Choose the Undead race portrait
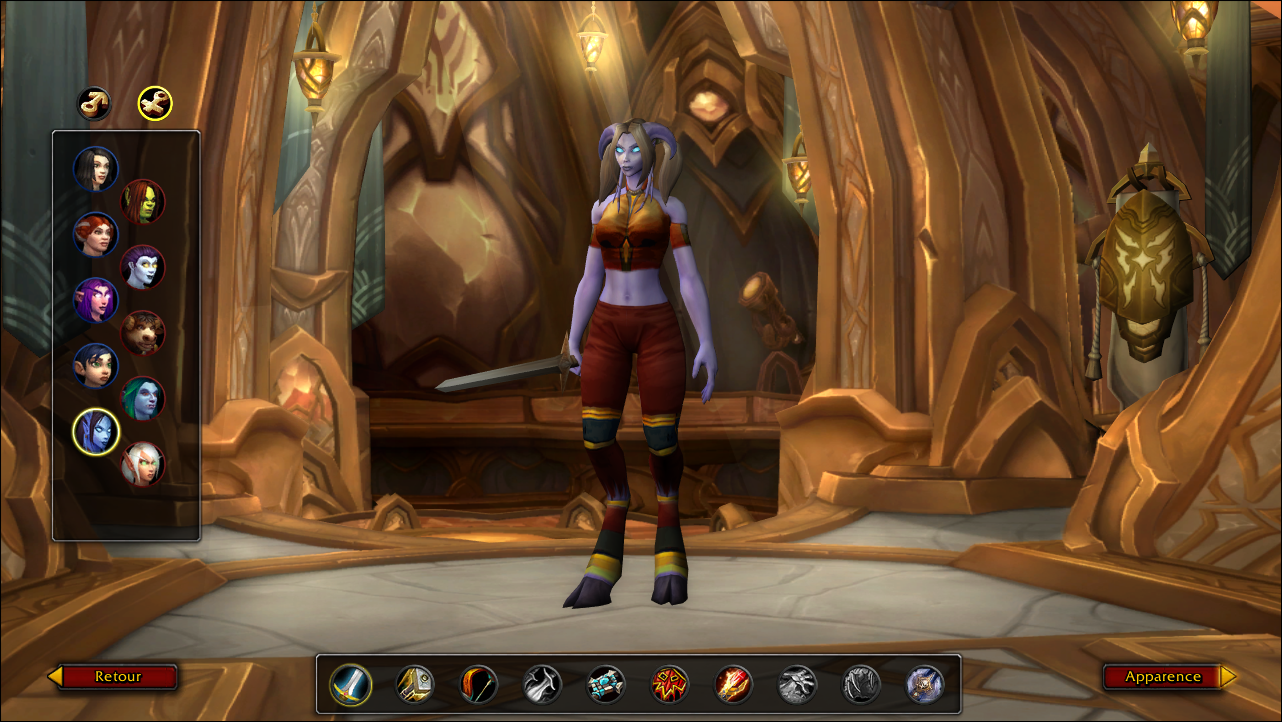Screen dimensions: 1282x722 tap(143, 267)
